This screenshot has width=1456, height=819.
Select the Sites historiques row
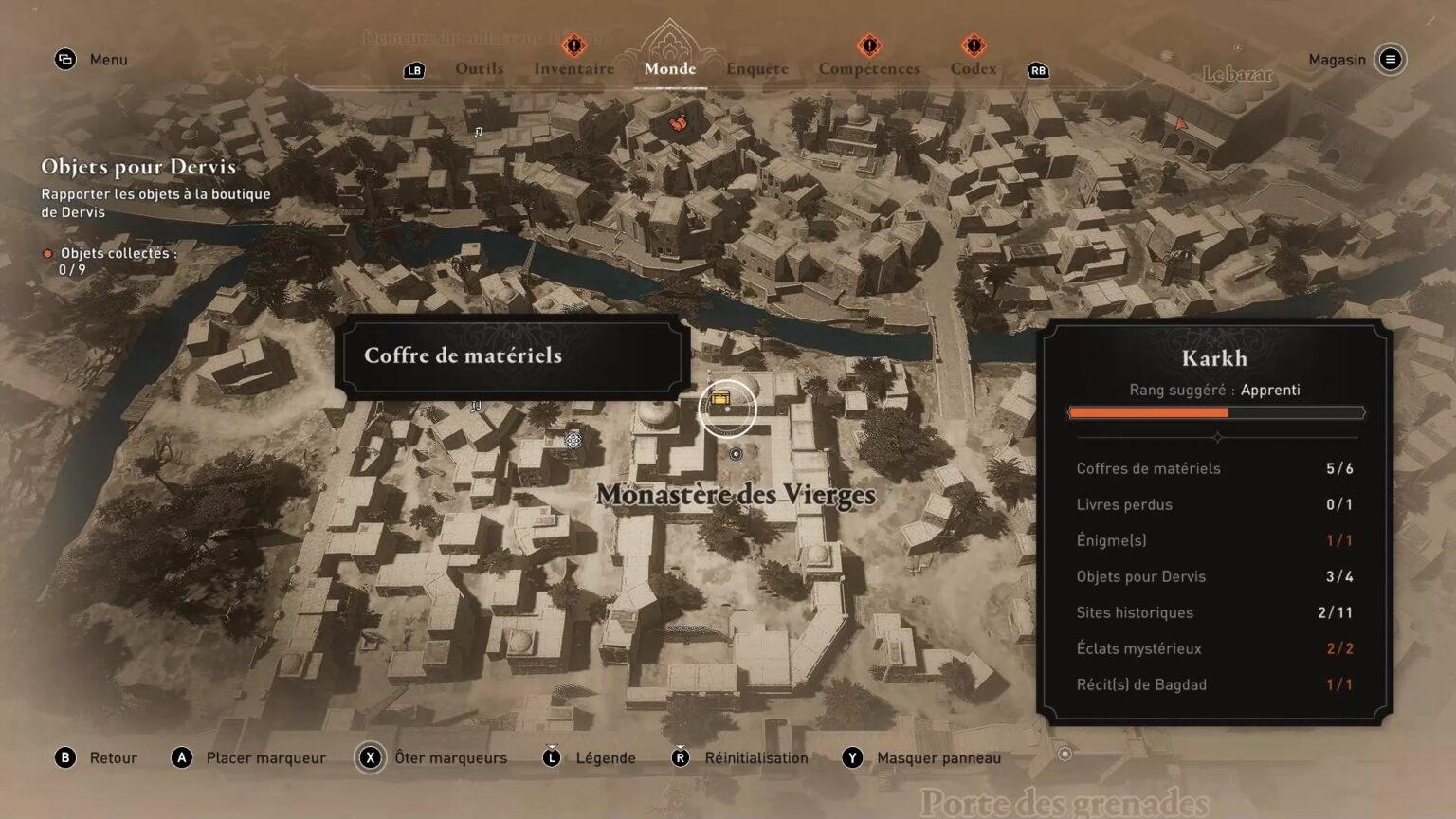[x=1213, y=612]
